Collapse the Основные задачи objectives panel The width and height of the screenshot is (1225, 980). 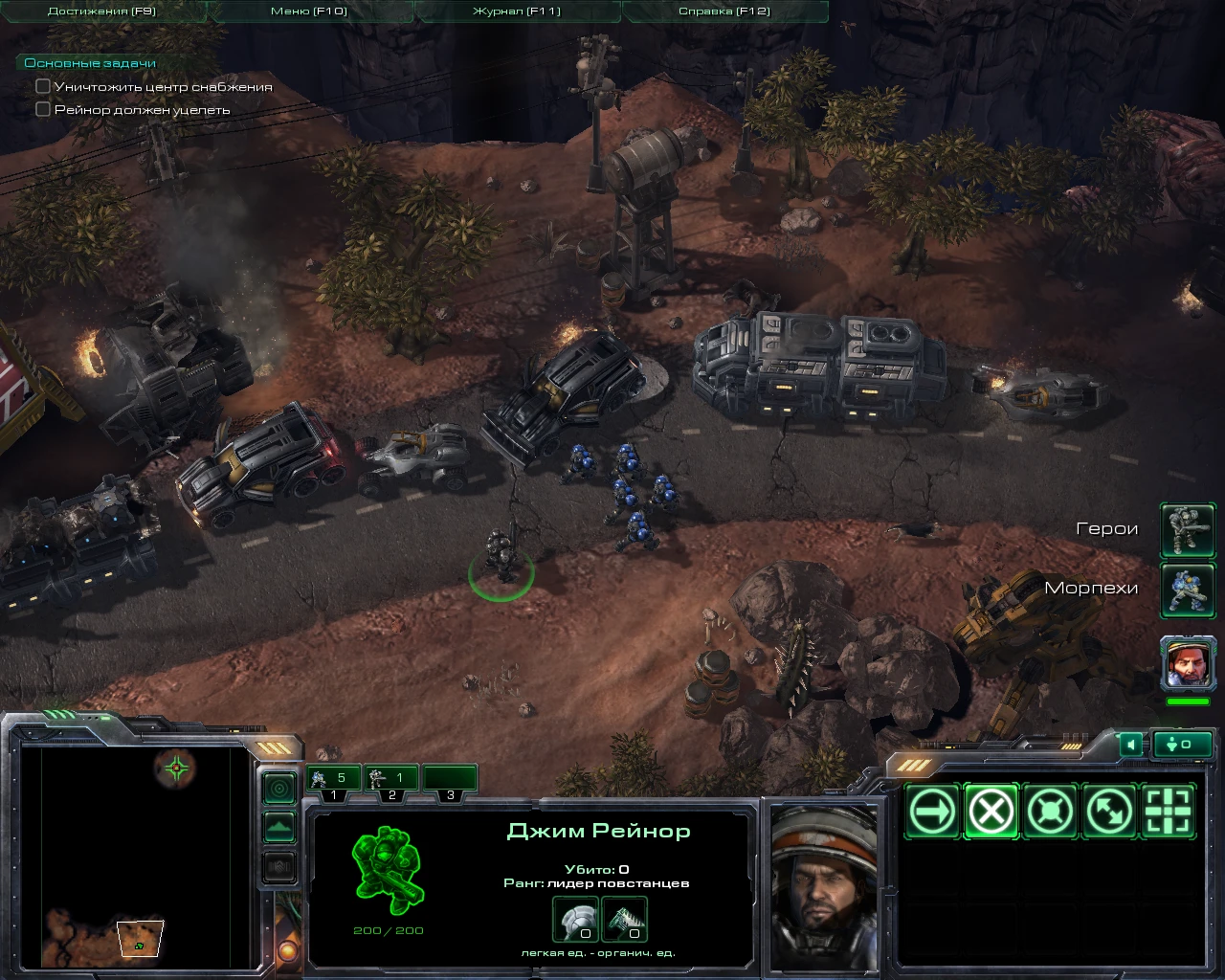[x=91, y=61]
